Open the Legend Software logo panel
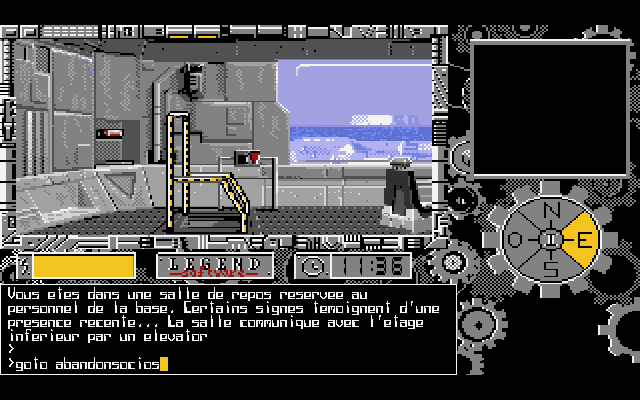This screenshot has width=640, height=400. point(215,266)
